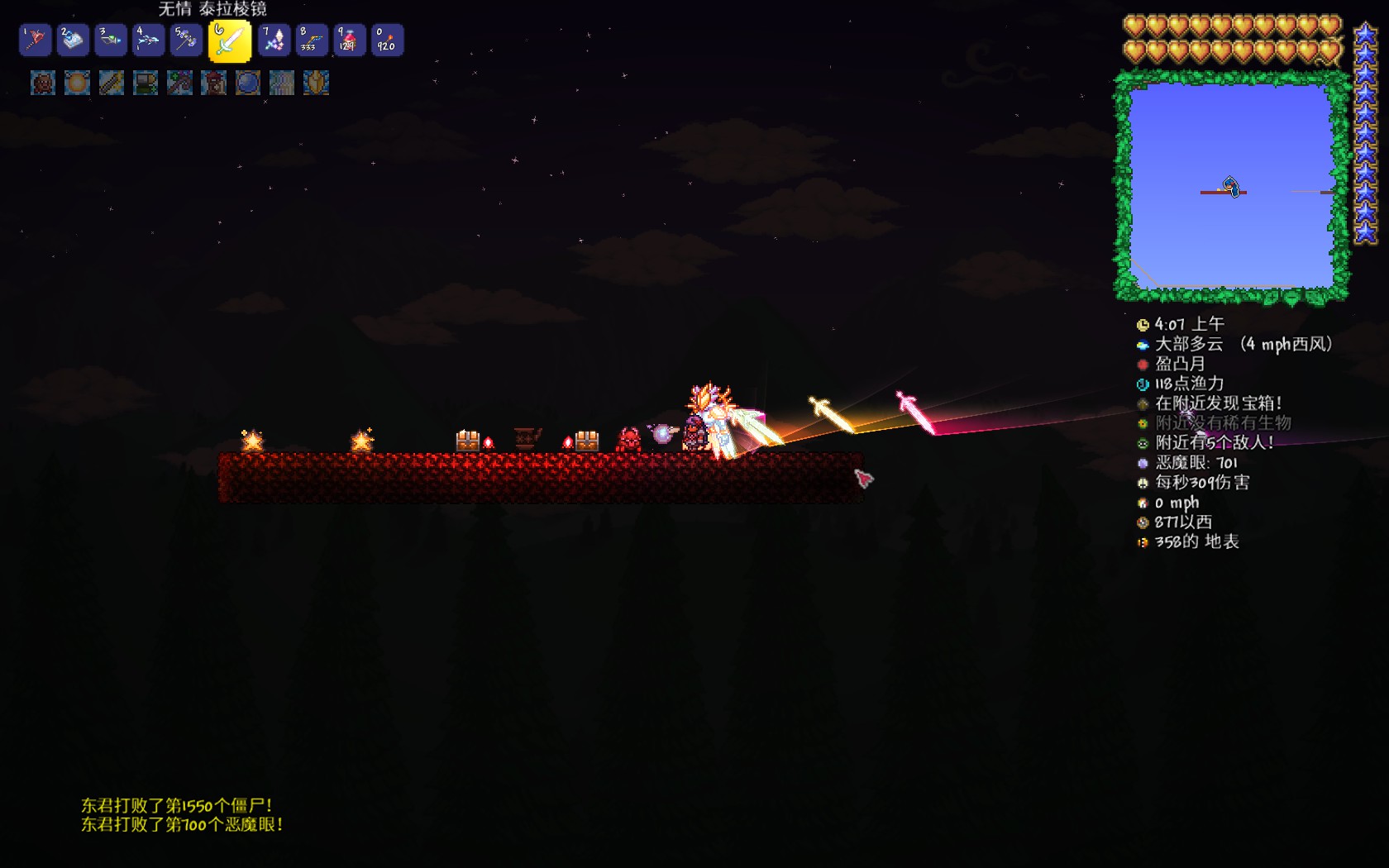Choose the green-orb gun in hotbar slot 3
1389x868 pixels.
pos(110,40)
